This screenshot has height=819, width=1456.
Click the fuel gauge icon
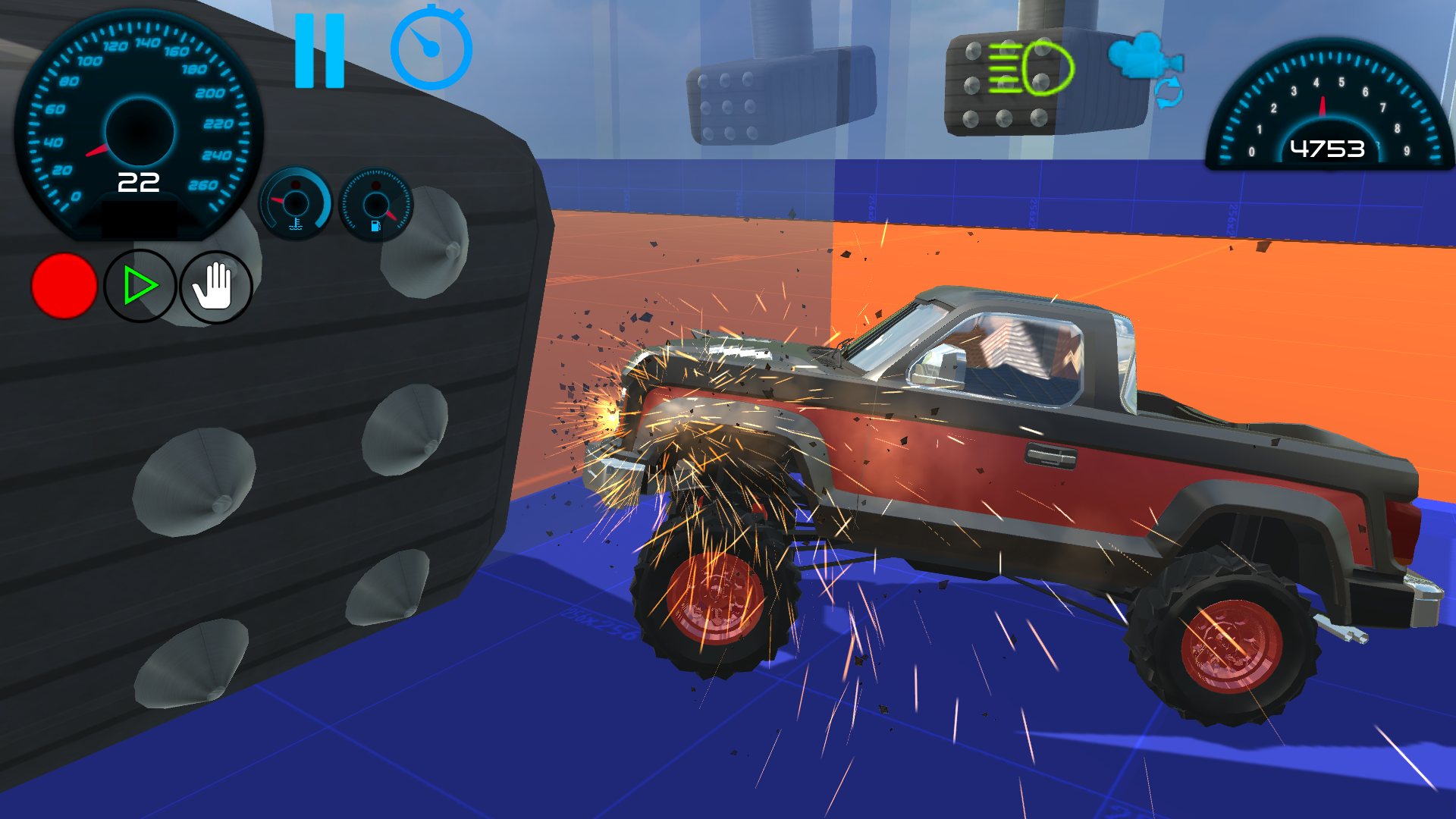[377, 203]
